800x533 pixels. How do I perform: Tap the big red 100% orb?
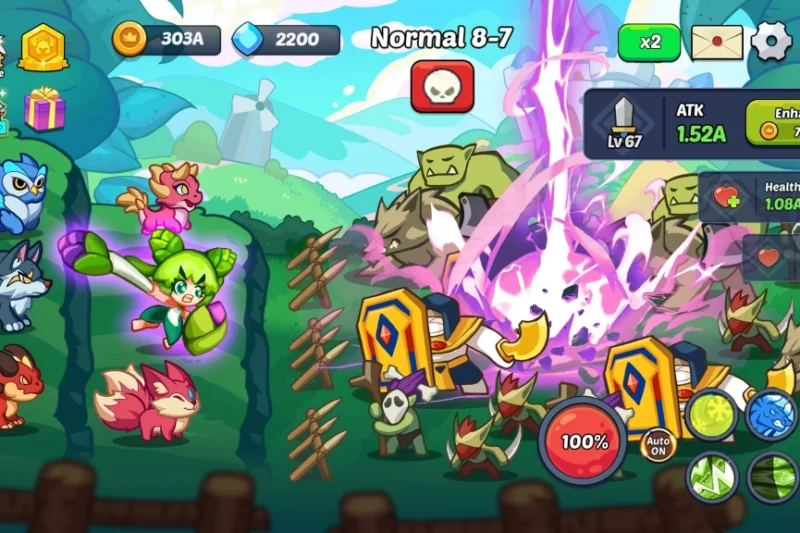[582, 441]
